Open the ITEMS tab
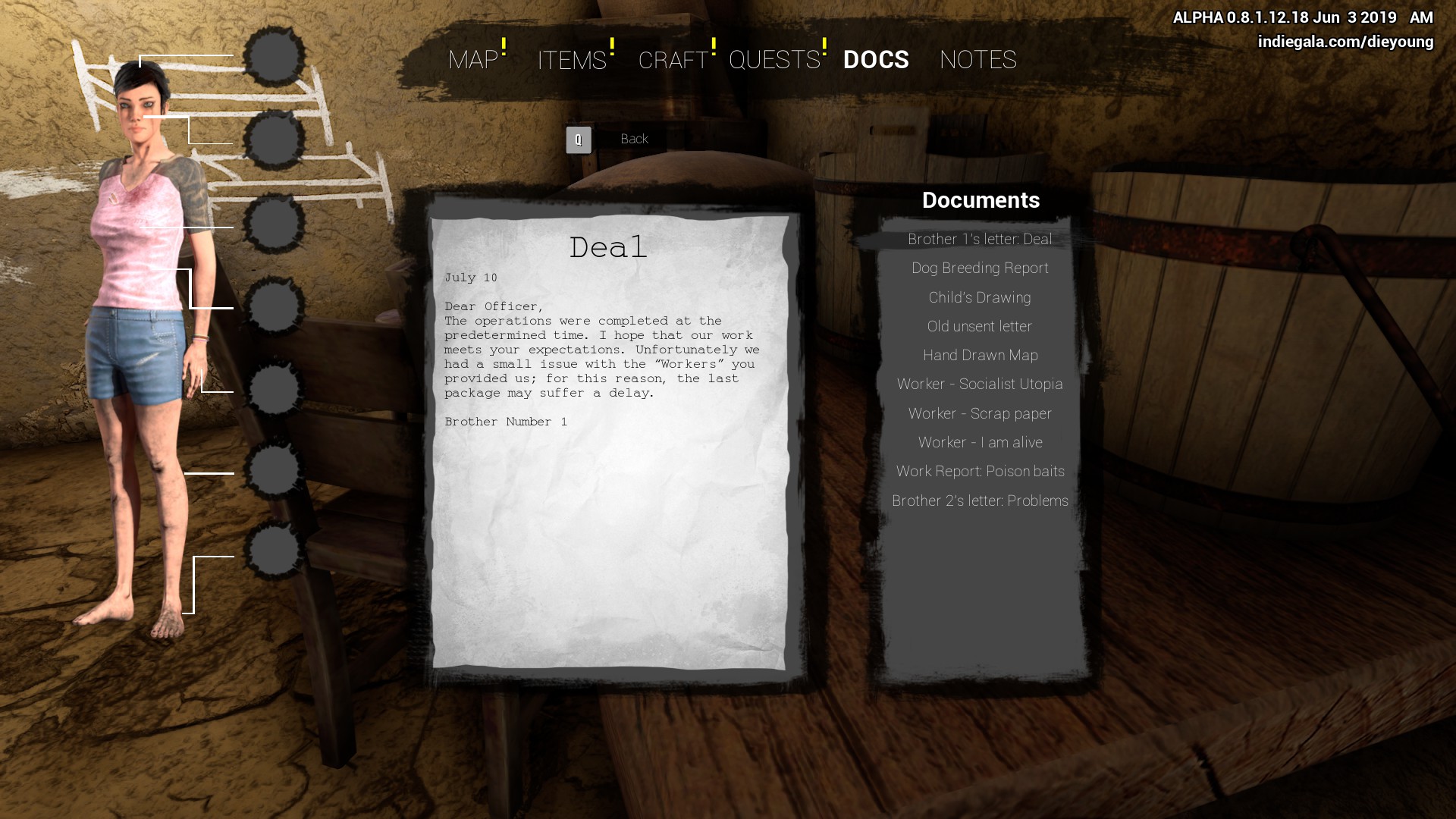 pos(572,60)
